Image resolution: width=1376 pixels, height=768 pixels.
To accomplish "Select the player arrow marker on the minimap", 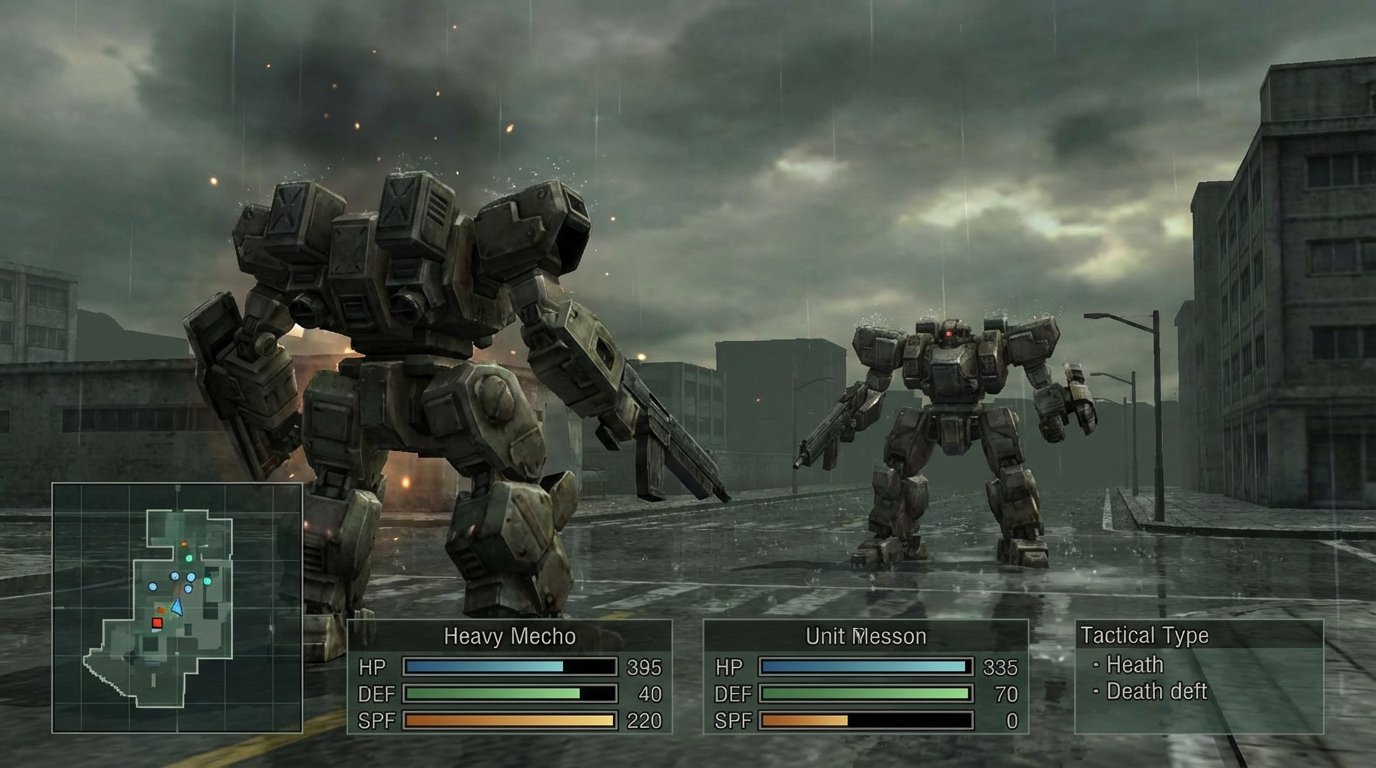I will 177,608.
